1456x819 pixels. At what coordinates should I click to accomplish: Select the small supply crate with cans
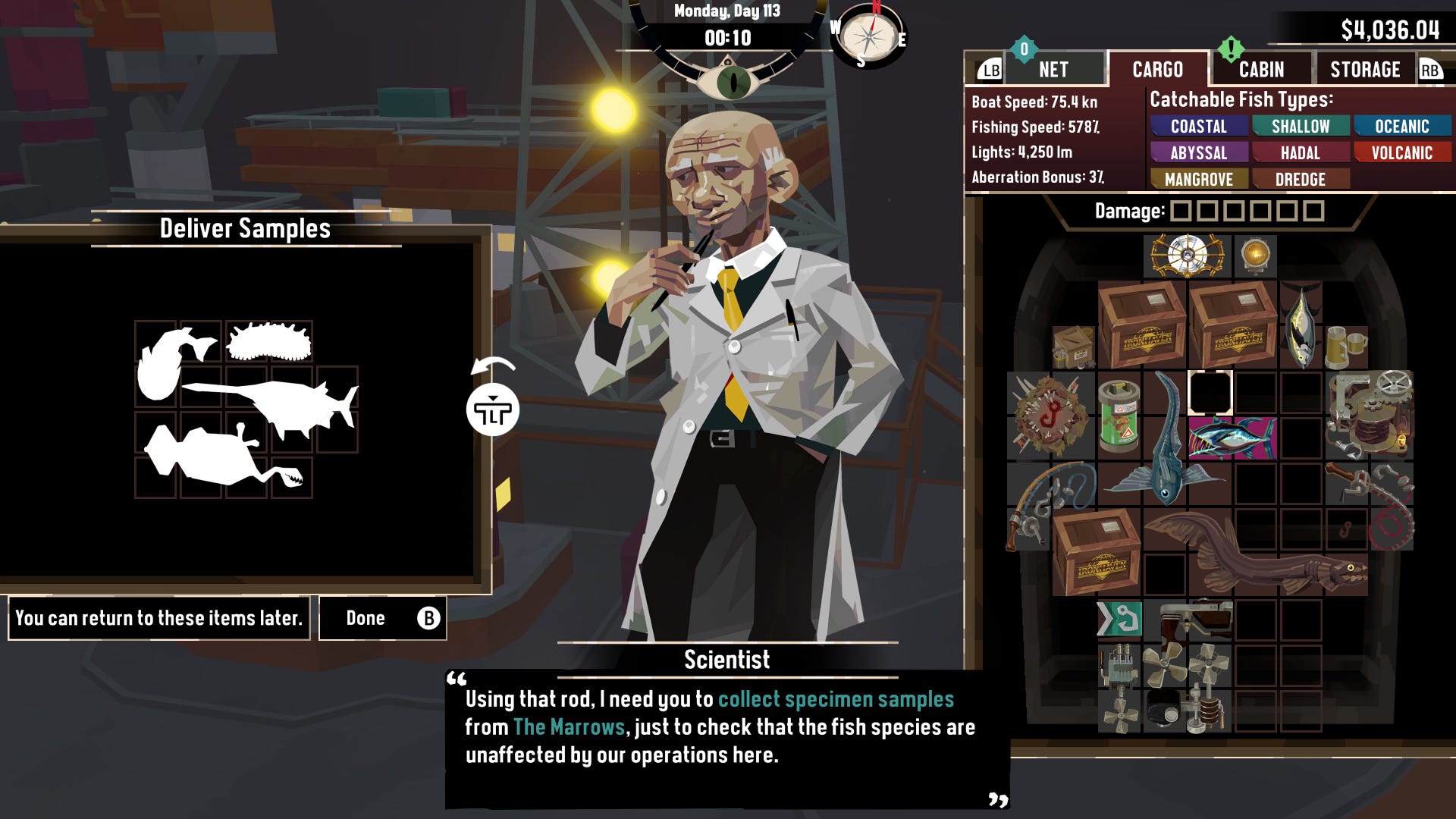1073,347
